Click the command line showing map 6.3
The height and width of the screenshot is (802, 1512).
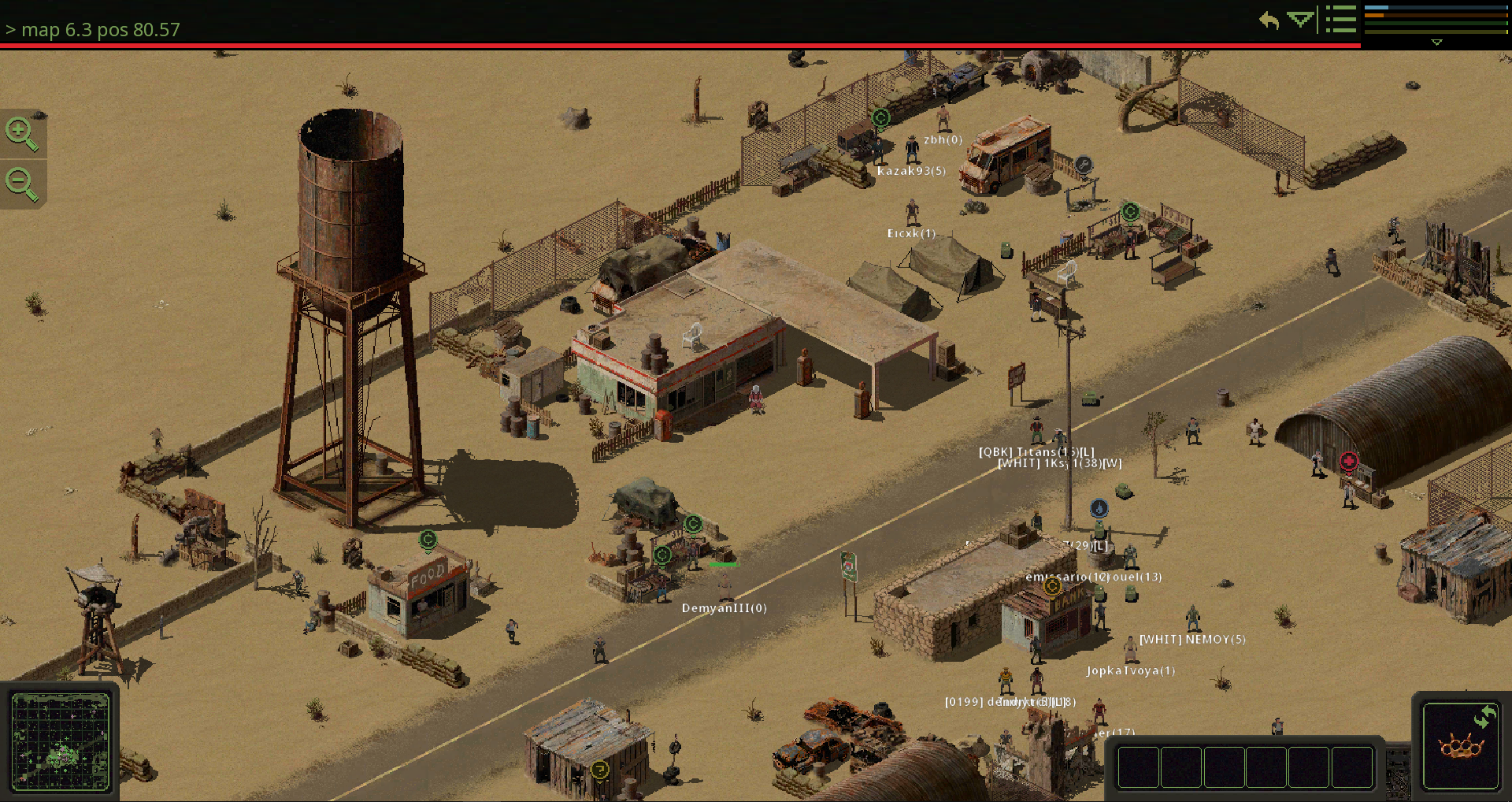(x=92, y=30)
